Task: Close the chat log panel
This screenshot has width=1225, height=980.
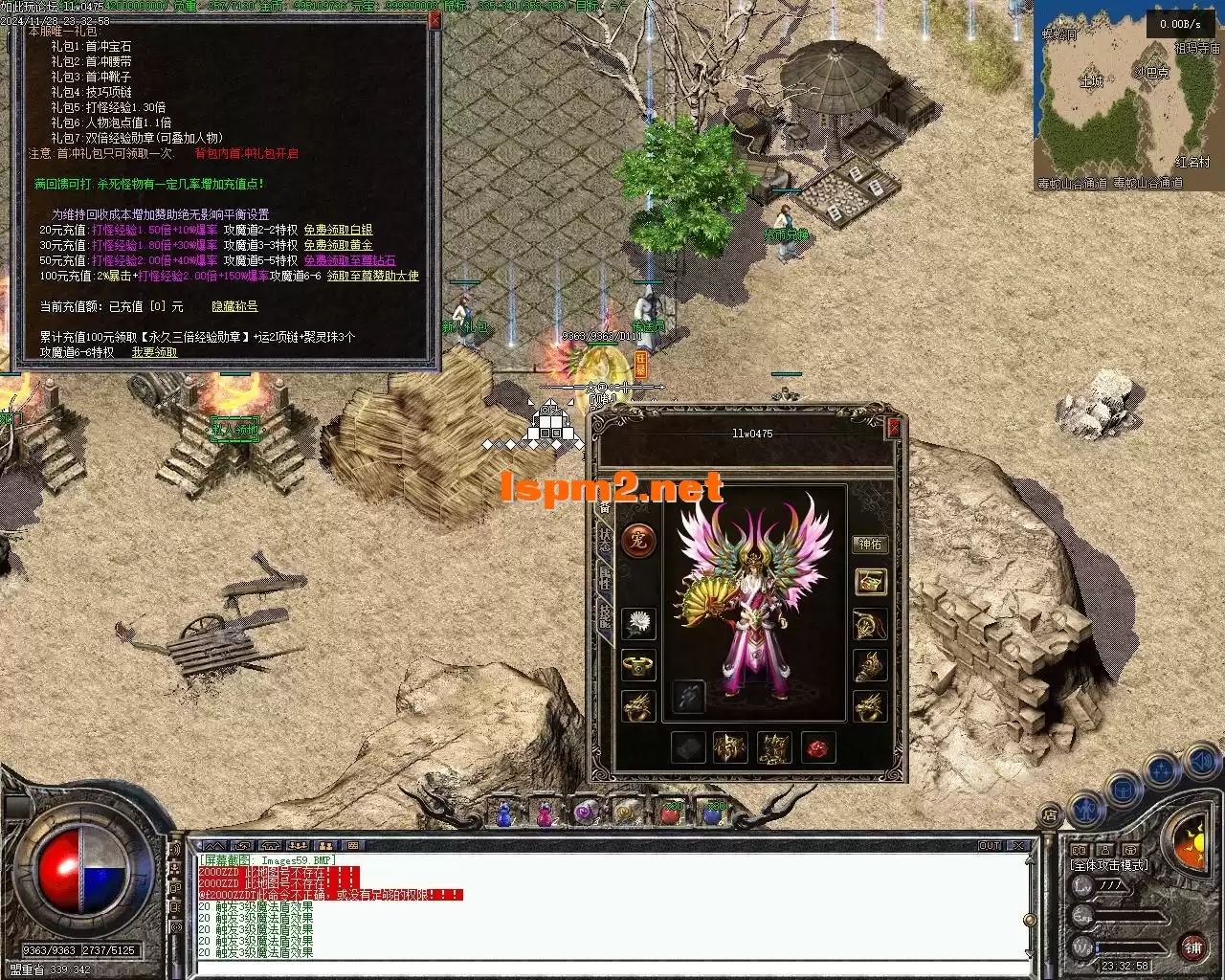Action: click(x=1020, y=846)
